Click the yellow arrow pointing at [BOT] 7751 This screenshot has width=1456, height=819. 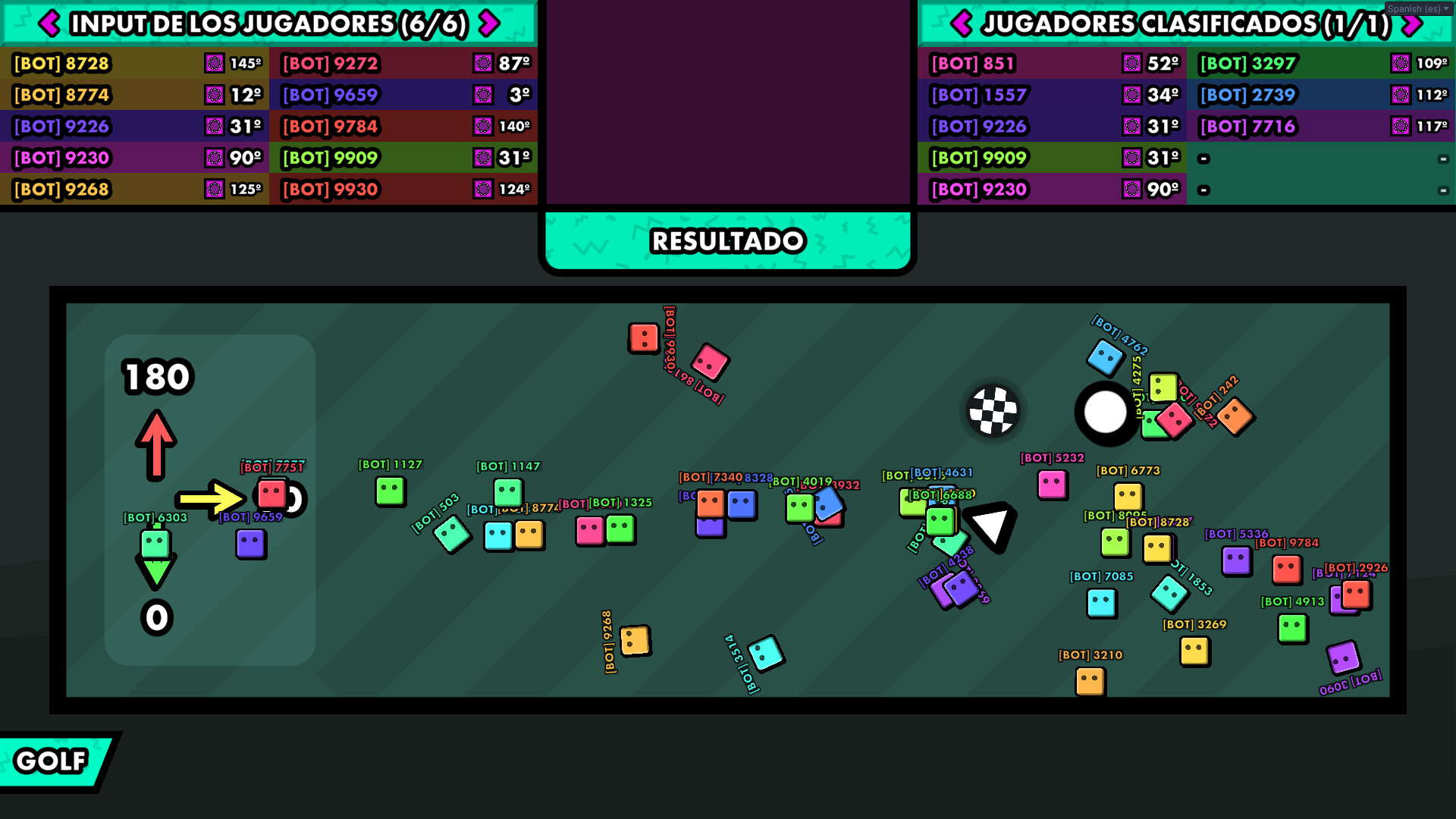pos(209,498)
